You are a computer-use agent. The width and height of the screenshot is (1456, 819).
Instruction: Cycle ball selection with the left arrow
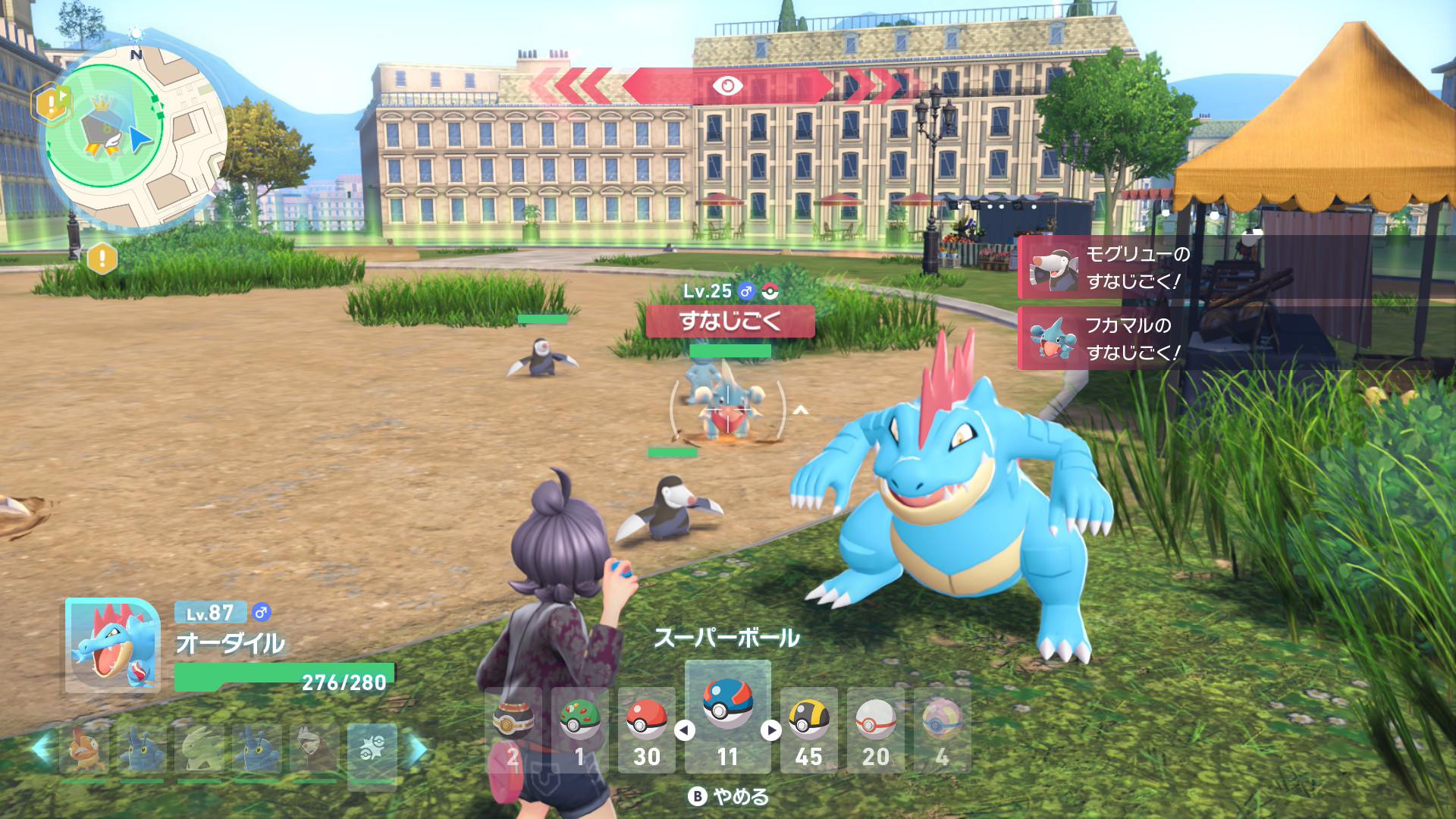(x=685, y=730)
